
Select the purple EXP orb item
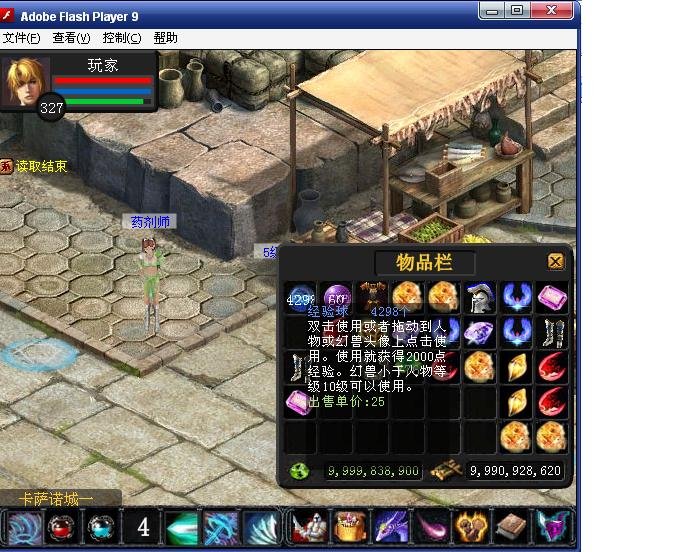(336, 298)
